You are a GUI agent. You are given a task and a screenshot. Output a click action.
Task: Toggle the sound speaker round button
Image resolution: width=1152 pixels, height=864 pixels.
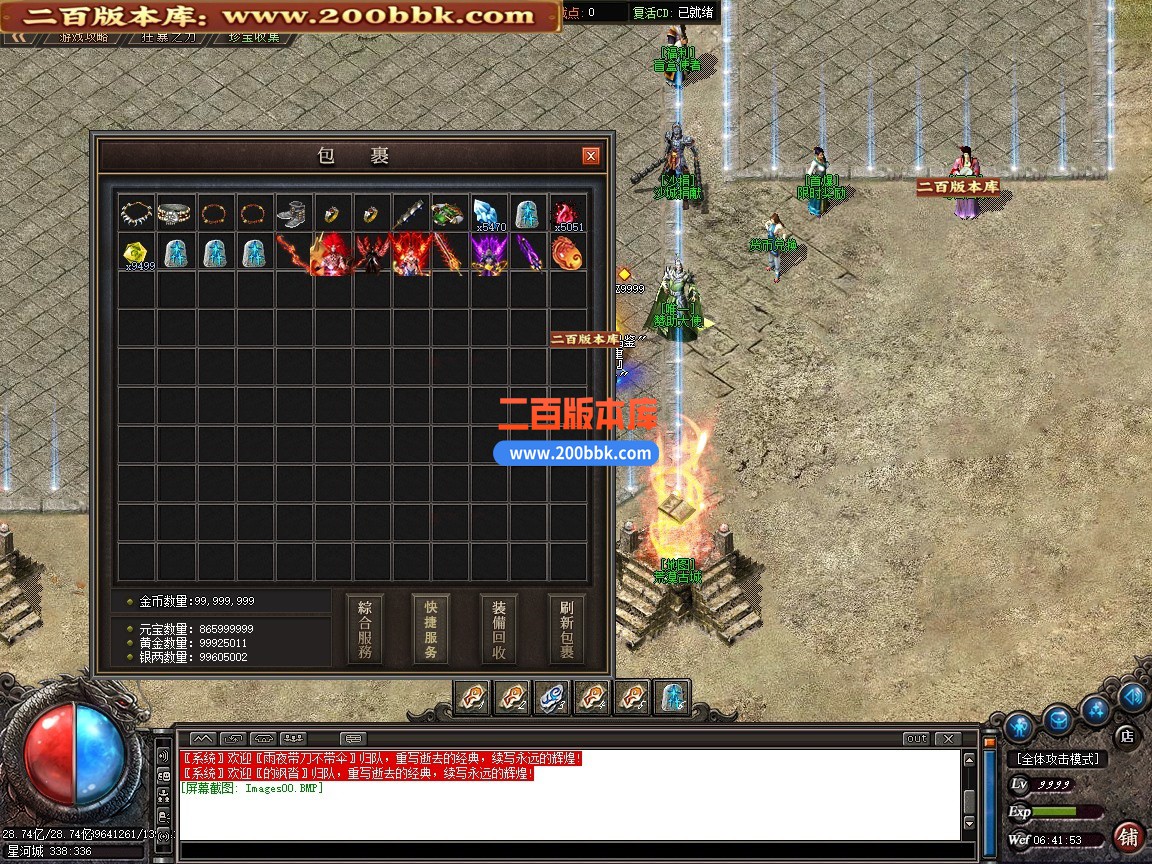(x=1132, y=696)
